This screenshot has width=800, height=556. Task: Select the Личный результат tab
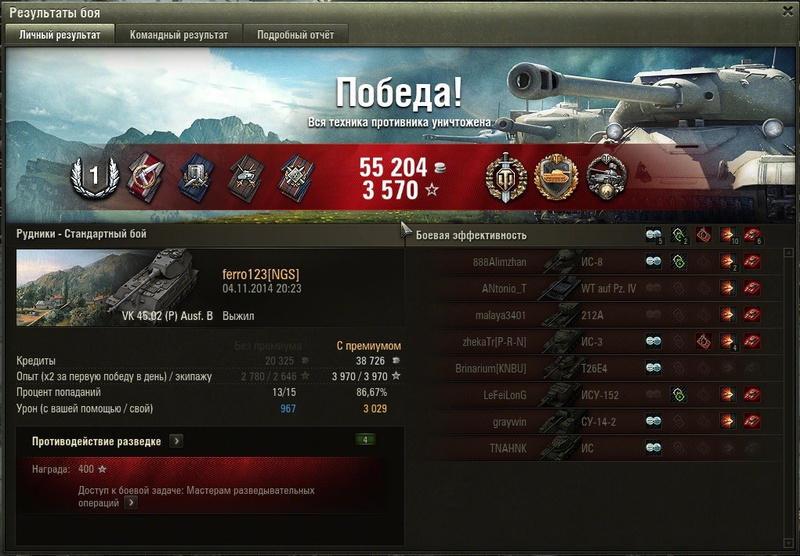(x=60, y=35)
